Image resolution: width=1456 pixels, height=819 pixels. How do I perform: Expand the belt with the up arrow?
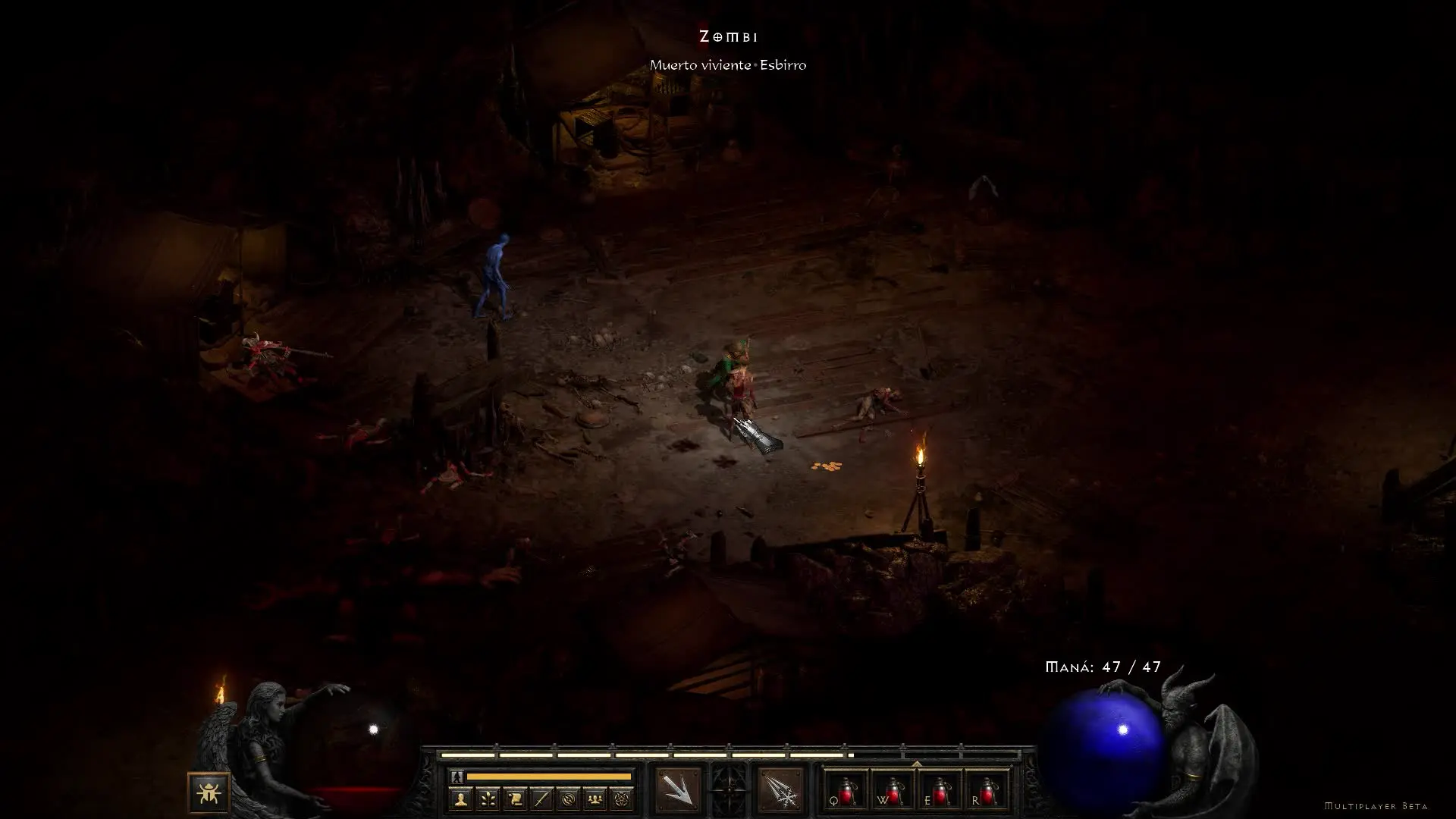(x=916, y=764)
